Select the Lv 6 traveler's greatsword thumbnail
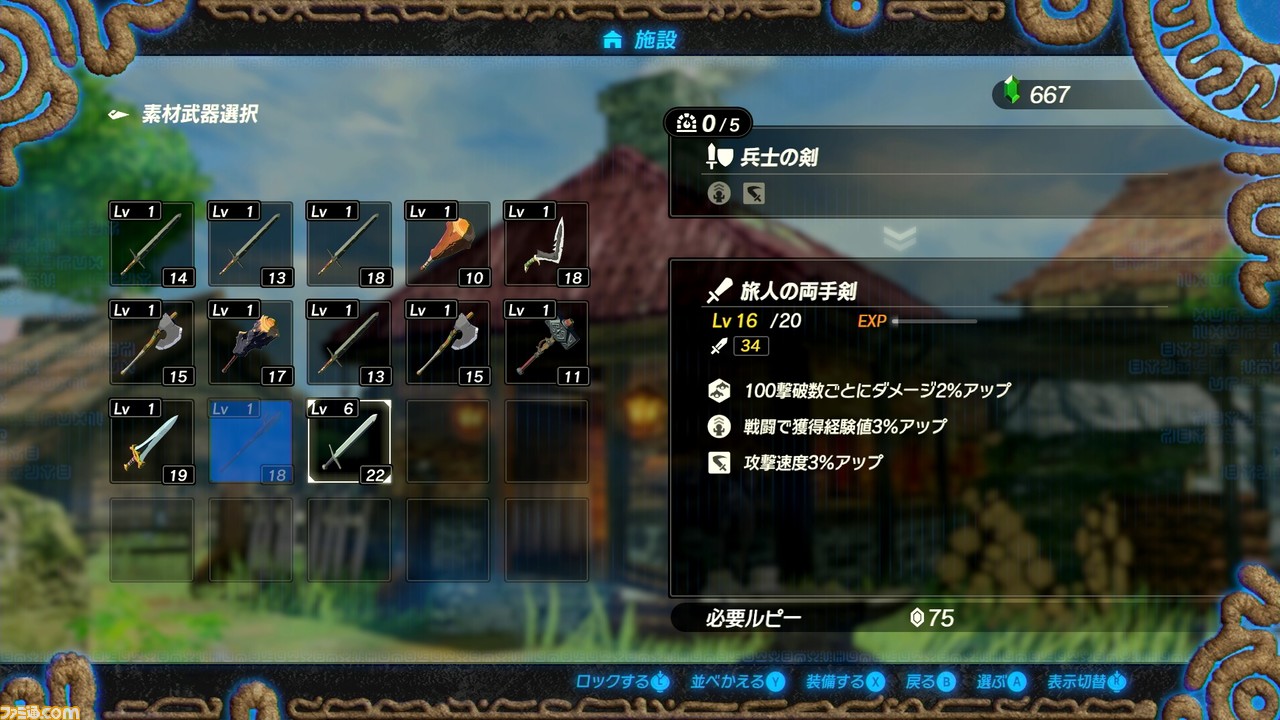The height and width of the screenshot is (720, 1280). coord(349,440)
